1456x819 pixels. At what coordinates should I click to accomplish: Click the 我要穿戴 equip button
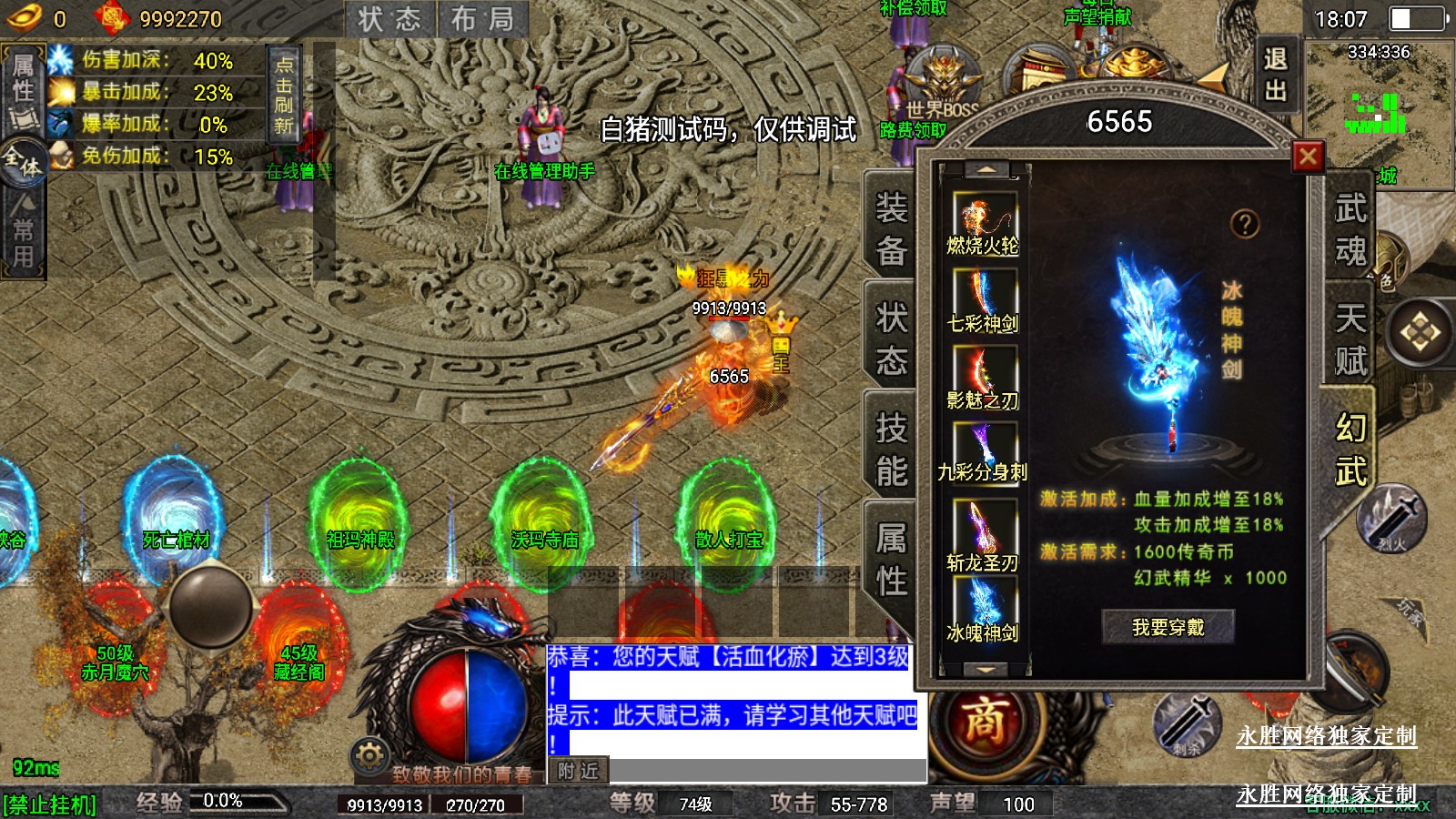pos(1168,627)
